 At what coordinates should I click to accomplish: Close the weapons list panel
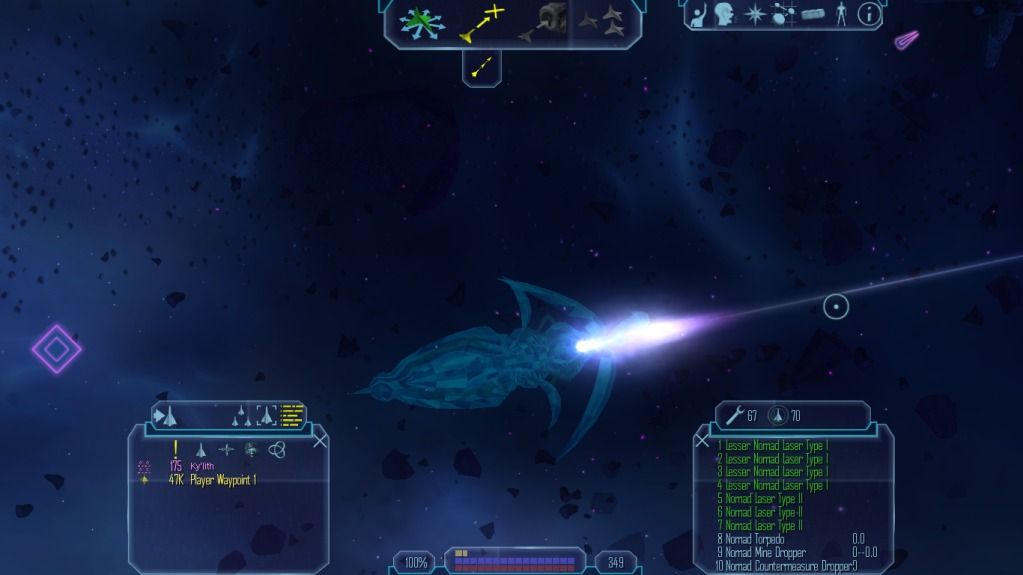coord(702,440)
